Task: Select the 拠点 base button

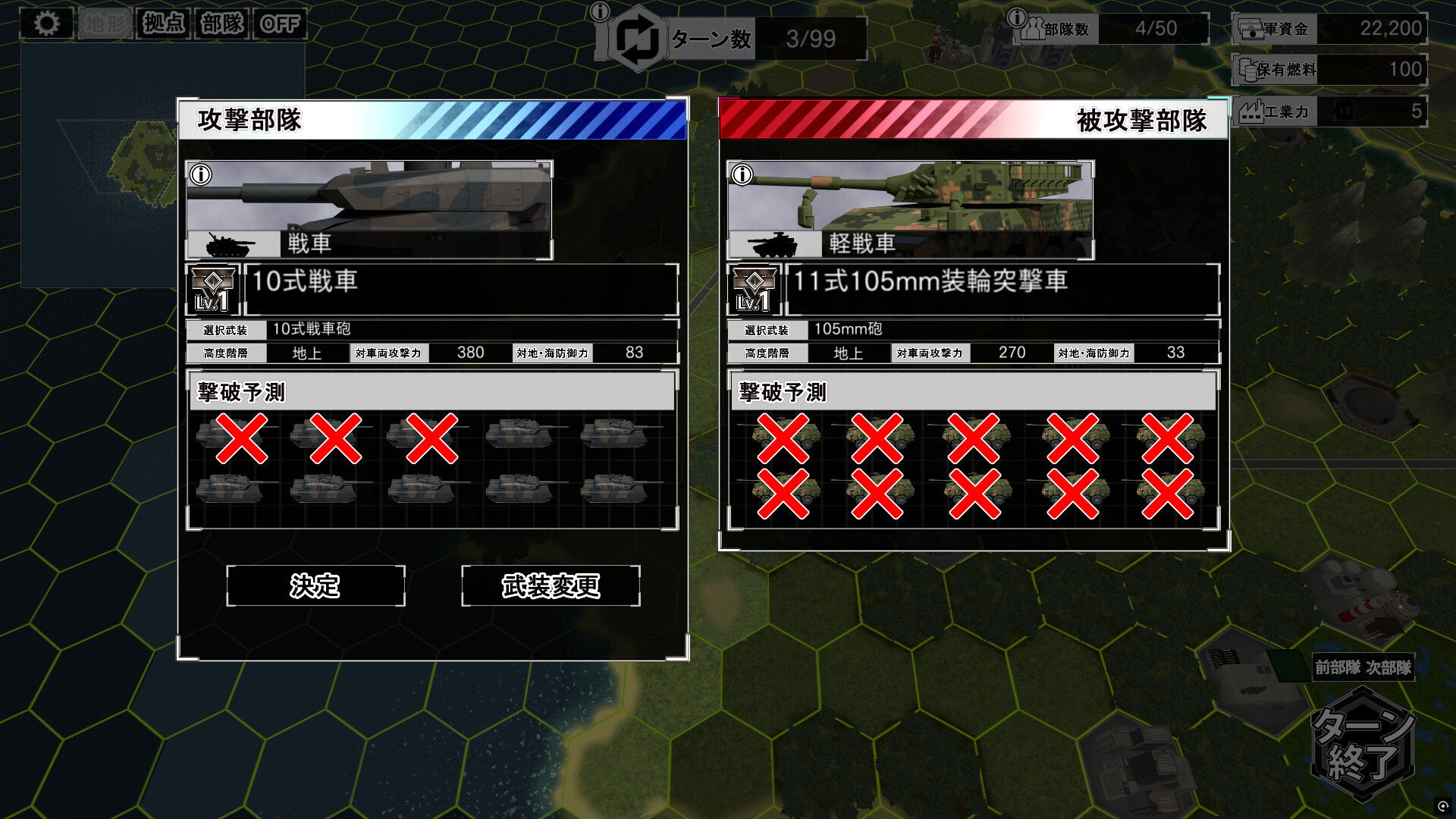Action: (x=164, y=24)
